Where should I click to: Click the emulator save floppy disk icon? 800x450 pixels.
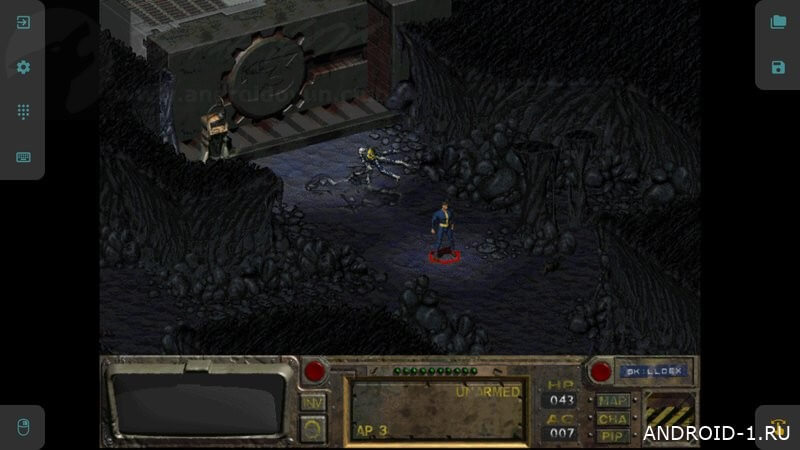[x=778, y=67]
